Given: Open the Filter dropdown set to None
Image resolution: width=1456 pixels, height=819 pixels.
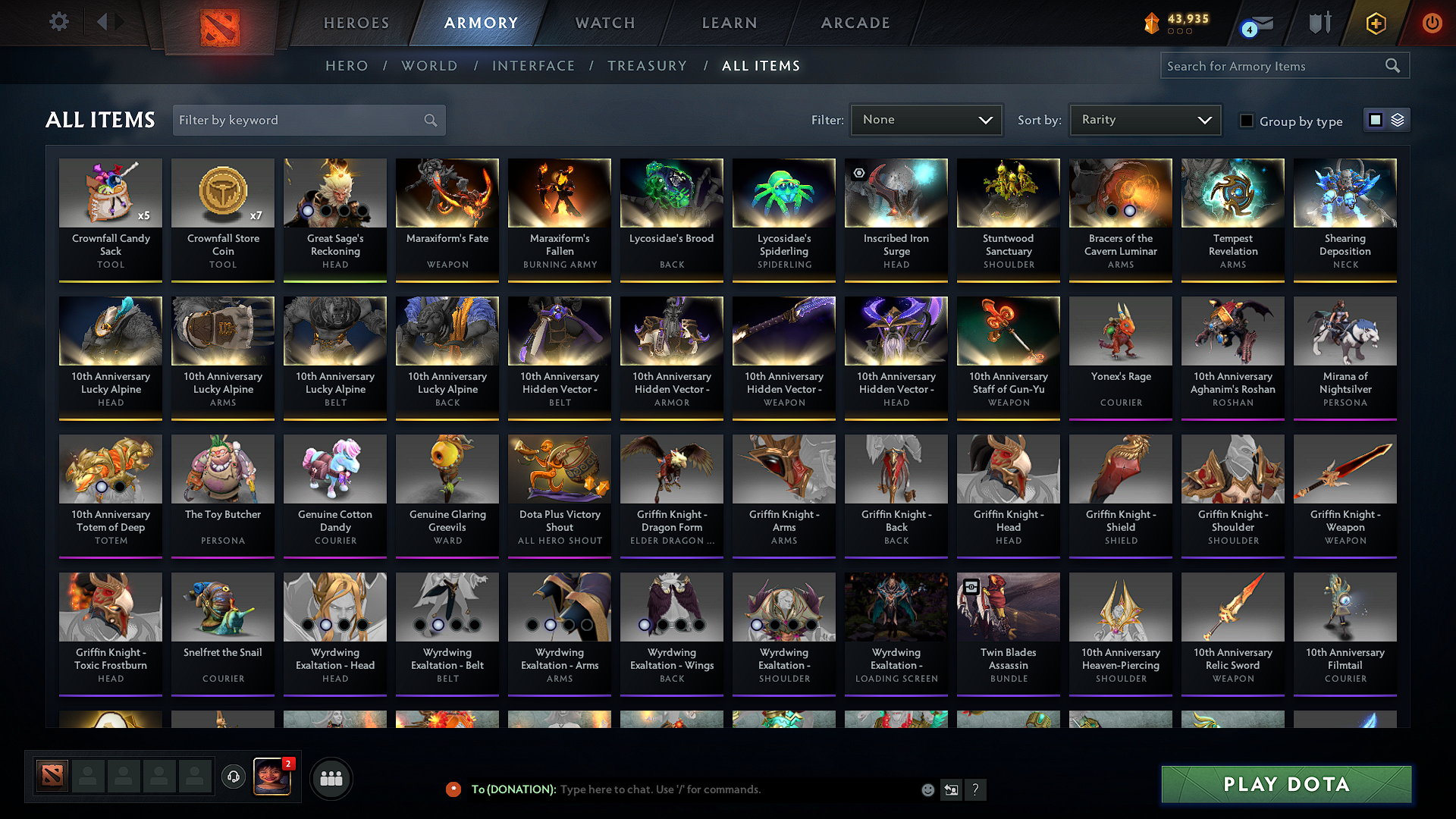Looking at the screenshot, I should coord(926,119).
